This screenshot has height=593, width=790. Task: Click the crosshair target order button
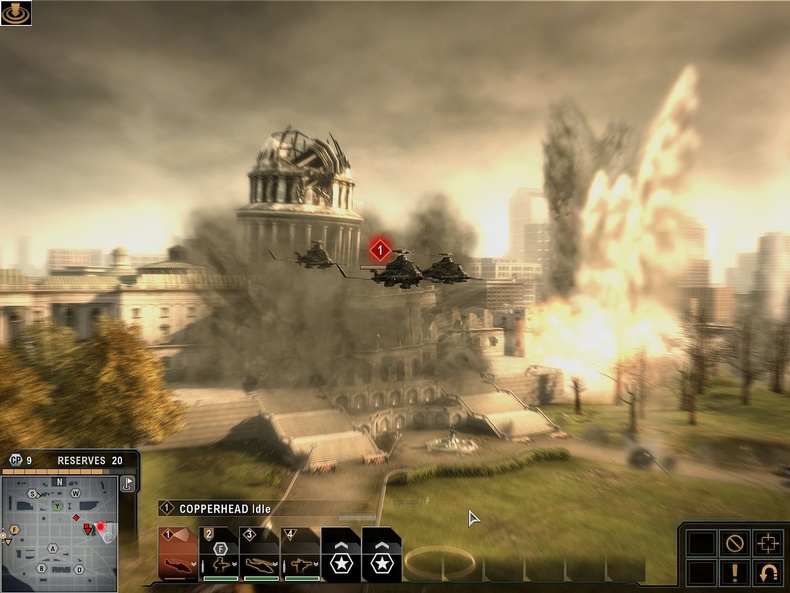click(x=768, y=543)
